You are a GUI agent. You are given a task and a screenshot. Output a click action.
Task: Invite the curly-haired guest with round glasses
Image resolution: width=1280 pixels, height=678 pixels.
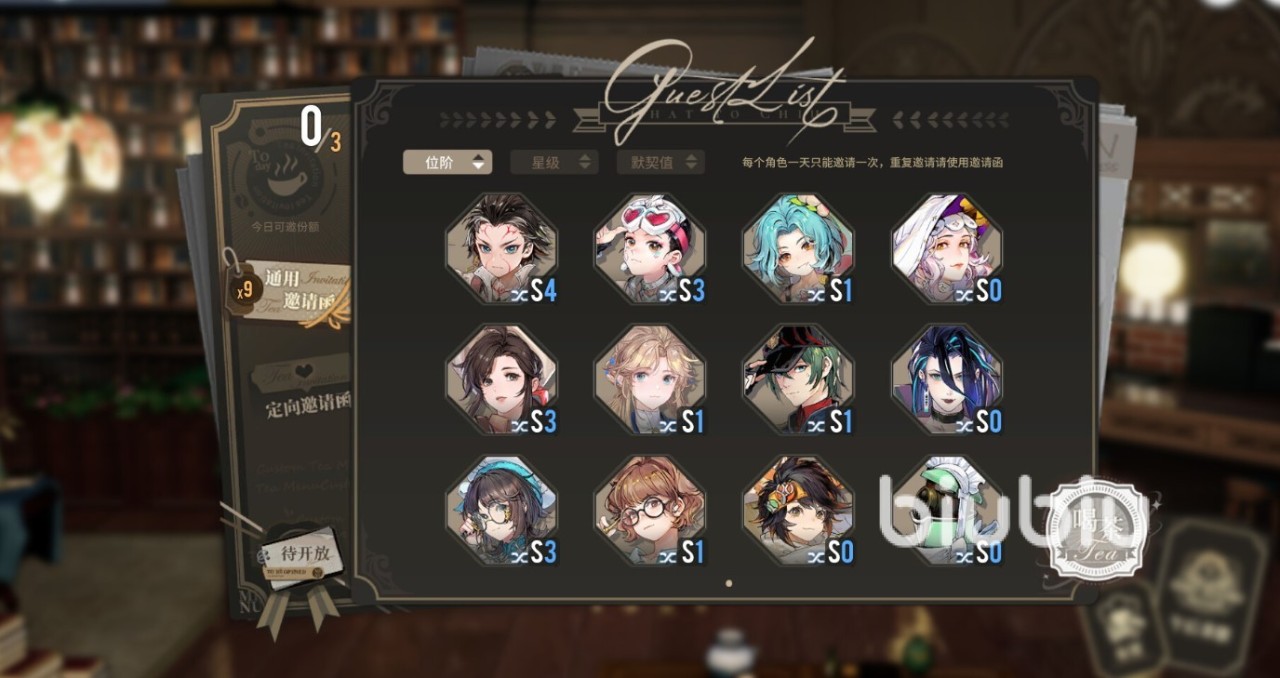click(x=649, y=510)
